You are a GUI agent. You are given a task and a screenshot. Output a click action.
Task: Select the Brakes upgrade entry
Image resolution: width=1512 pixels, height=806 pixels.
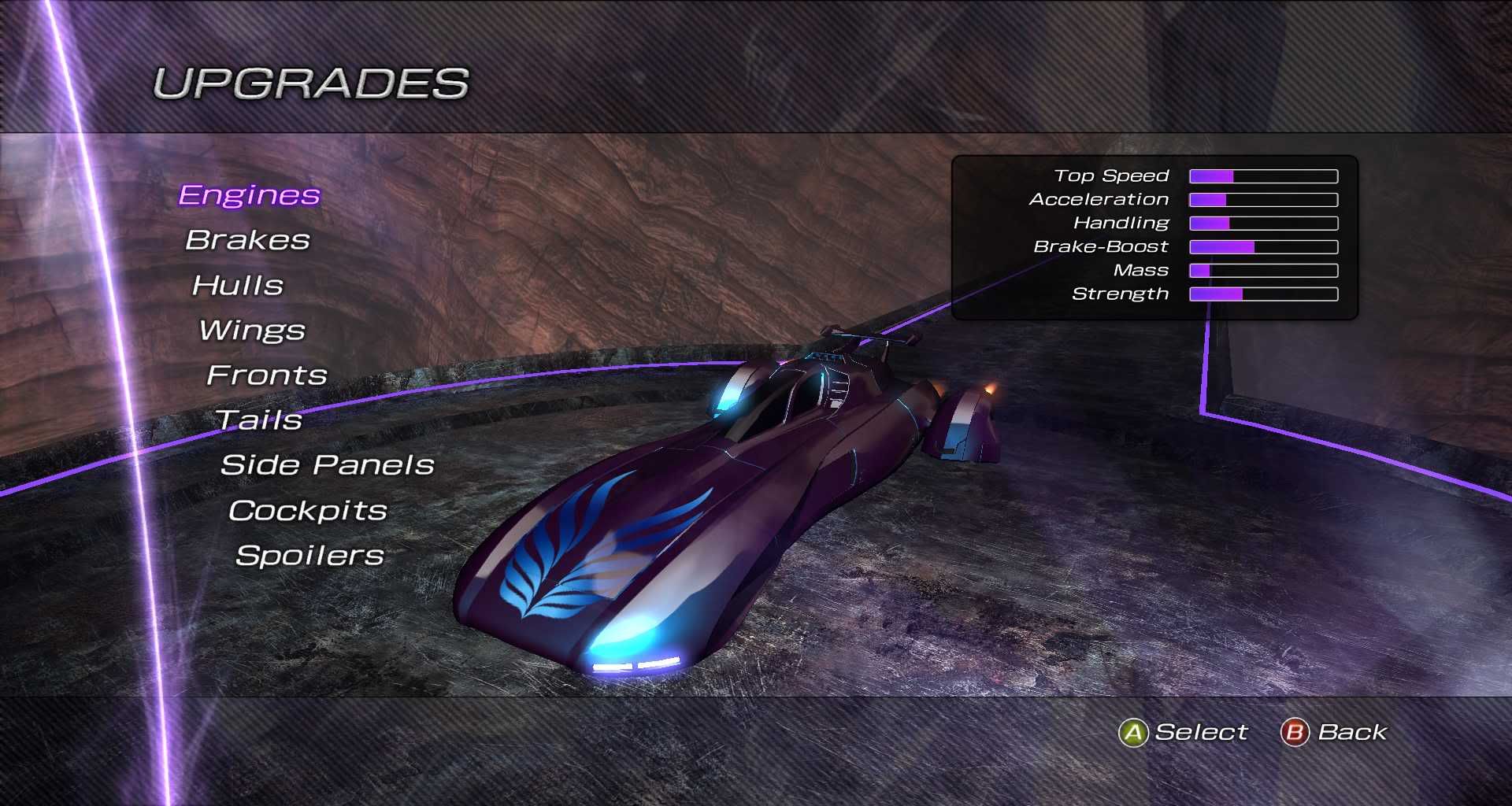247,240
